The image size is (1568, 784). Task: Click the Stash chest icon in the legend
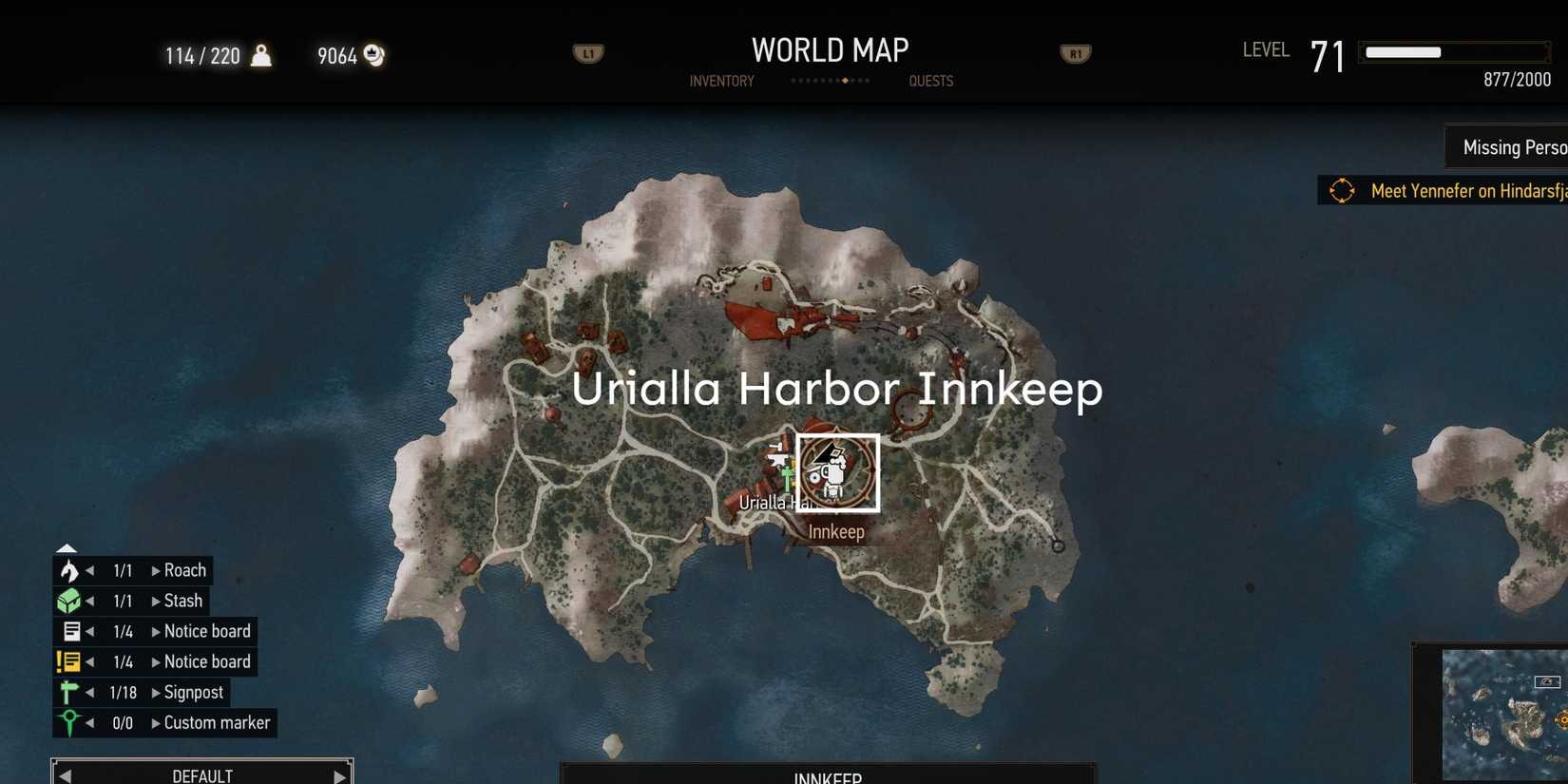(x=67, y=600)
